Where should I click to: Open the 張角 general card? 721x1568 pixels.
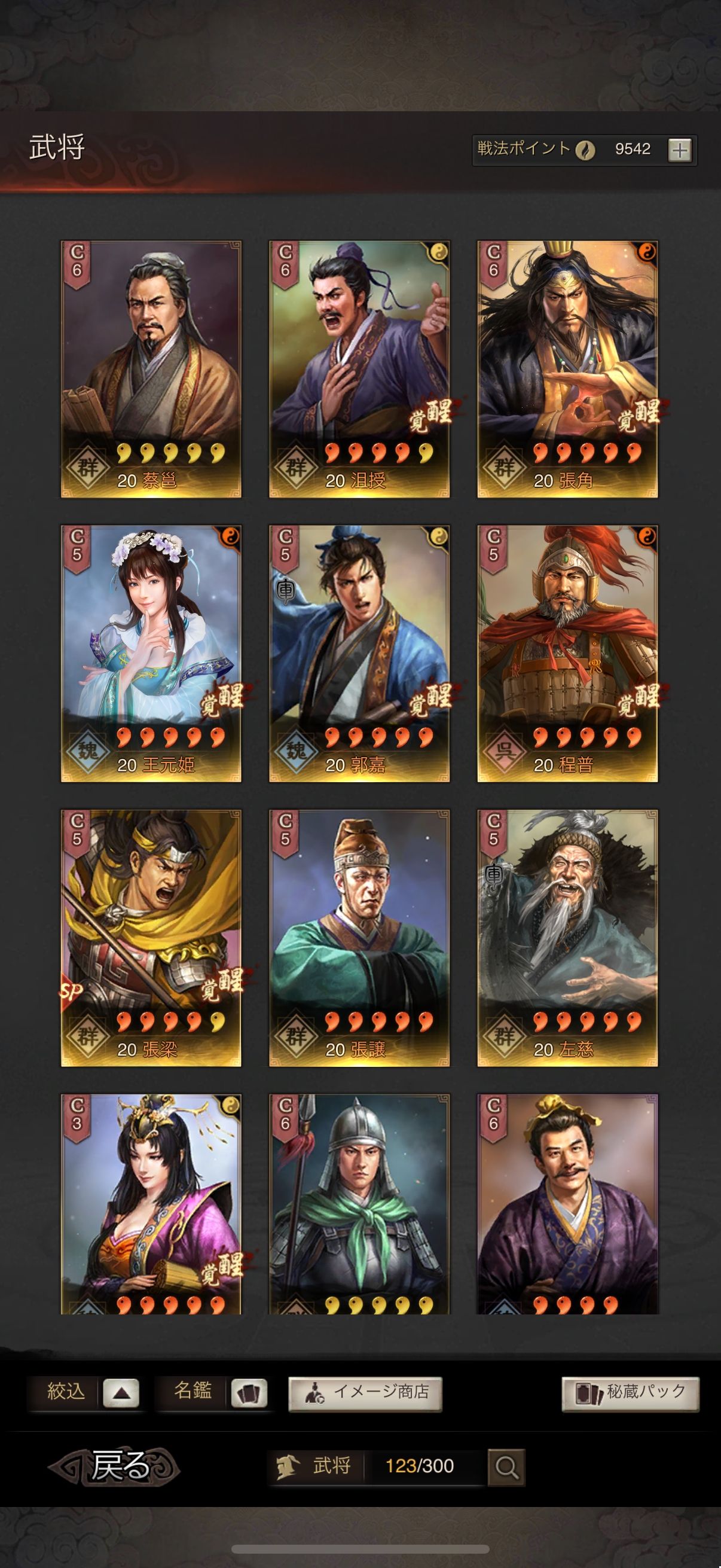pos(567,369)
